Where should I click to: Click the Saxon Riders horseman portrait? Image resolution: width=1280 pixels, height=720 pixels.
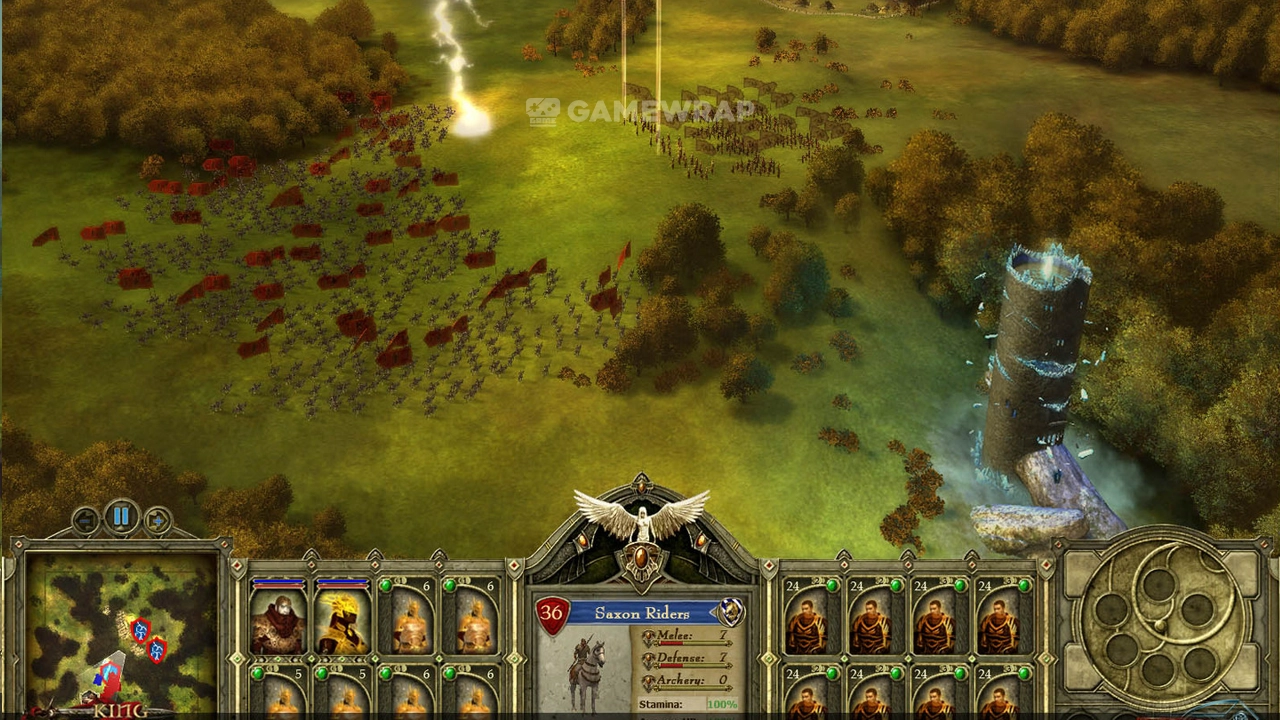(x=587, y=668)
